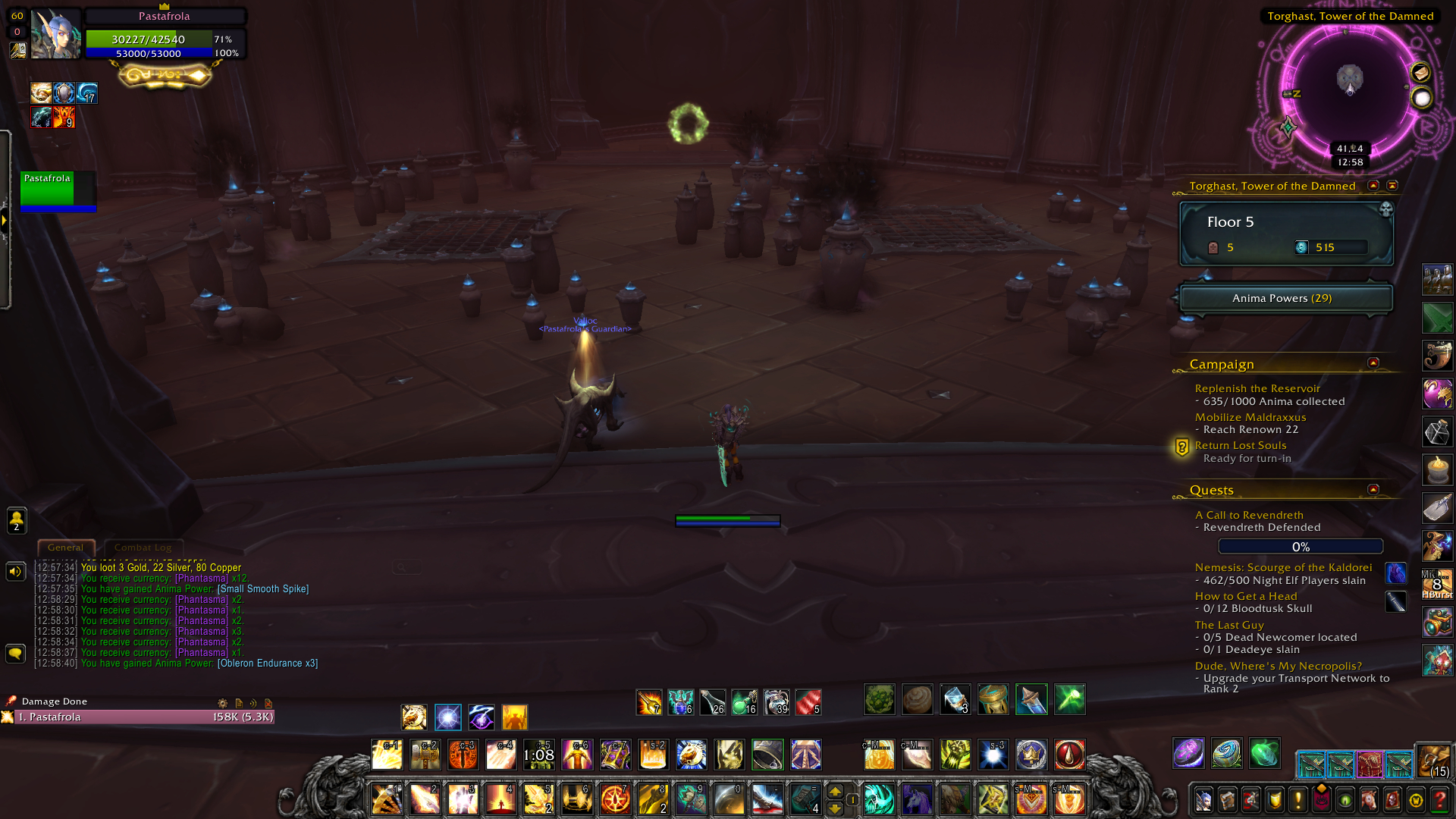Image resolution: width=1456 pixels, height=819 pixels.
Task: Select the Return Lost Souls quest
Action: tap(1240, 446)
